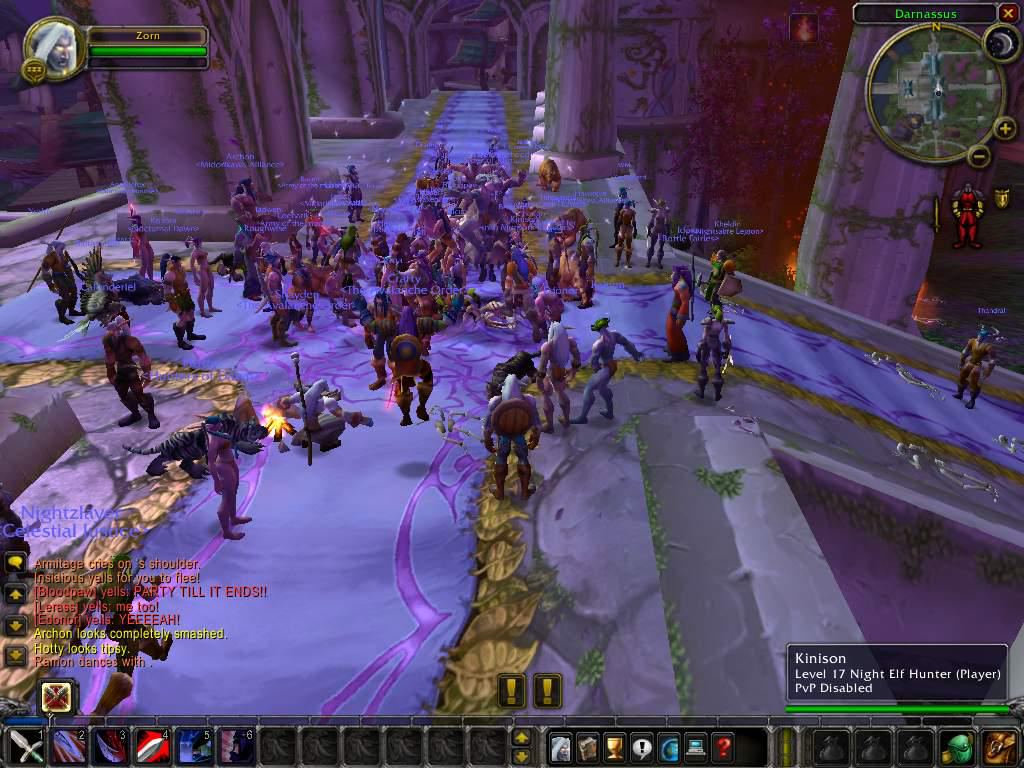Zoom out the minimap with the minus button
Screen dimensions: 1024x768
[x=979, y=156]
